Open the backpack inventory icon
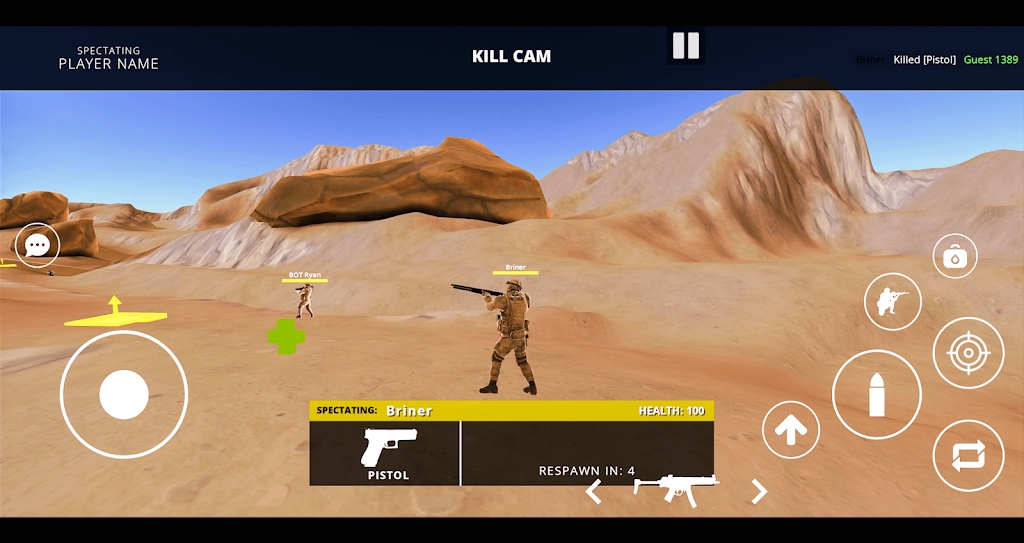The width and height of the screenshot is (1024, 543). coord(955,257)
